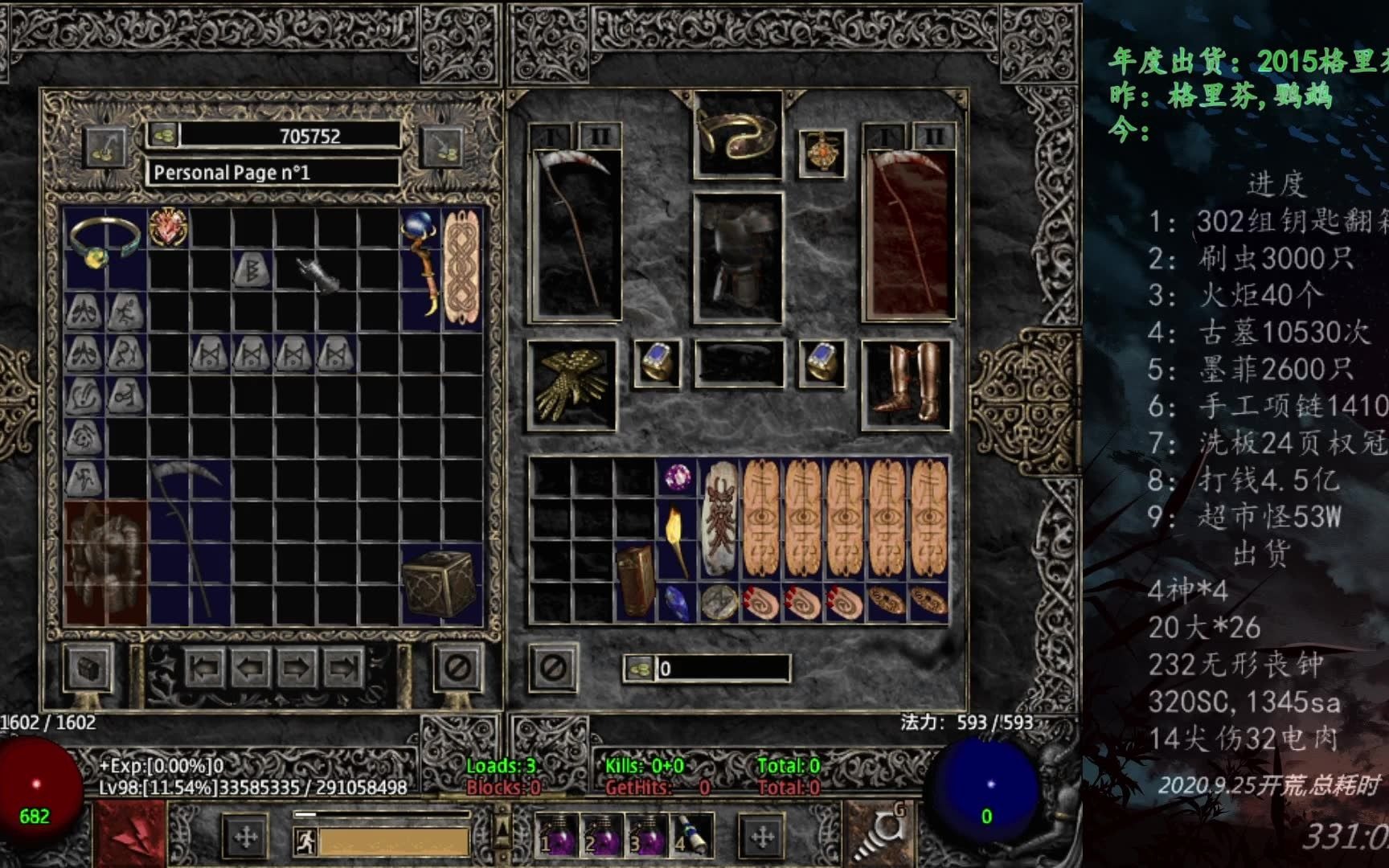Select the purple gem in the inventory

point(677,478)
